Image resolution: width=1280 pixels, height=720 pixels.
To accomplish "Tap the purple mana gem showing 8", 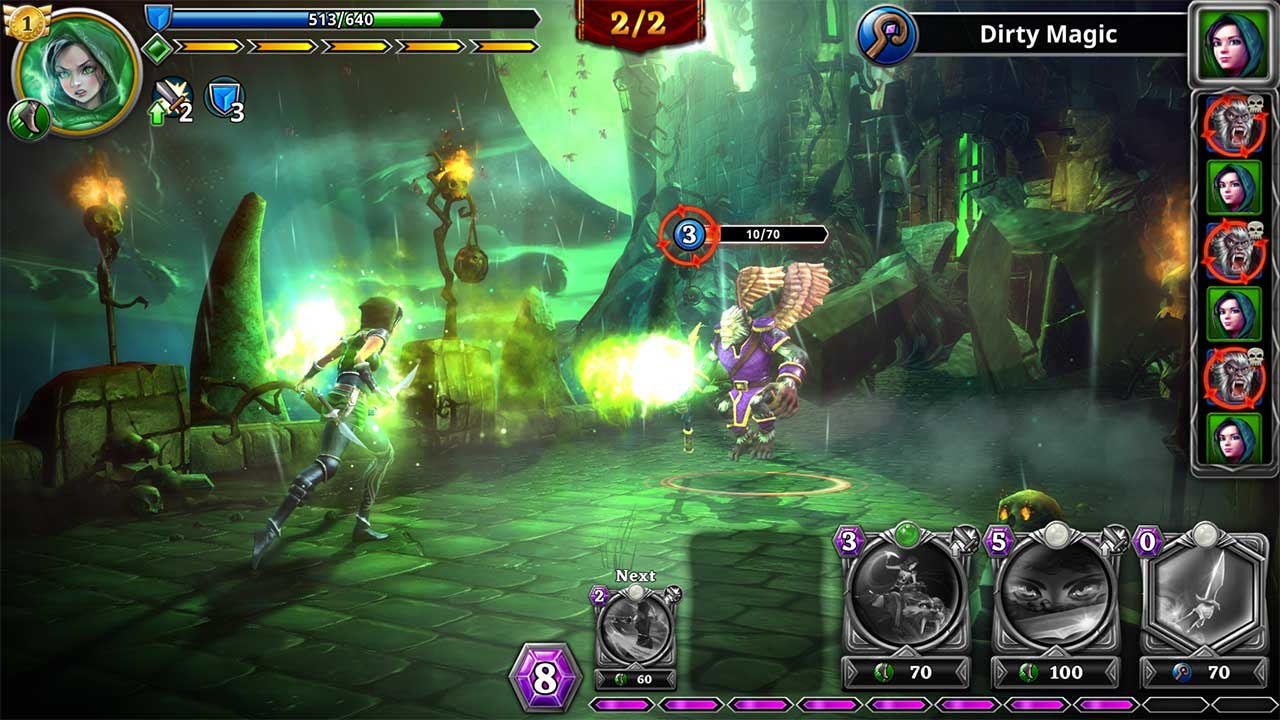I will click(x=545, y=678).
